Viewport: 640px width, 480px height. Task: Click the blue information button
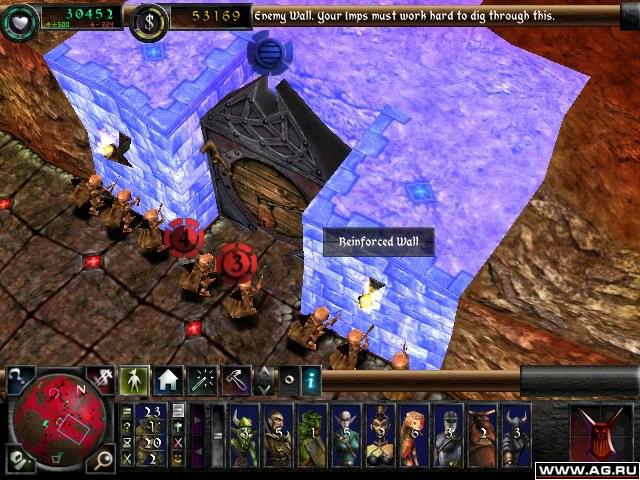coord(312,379)
